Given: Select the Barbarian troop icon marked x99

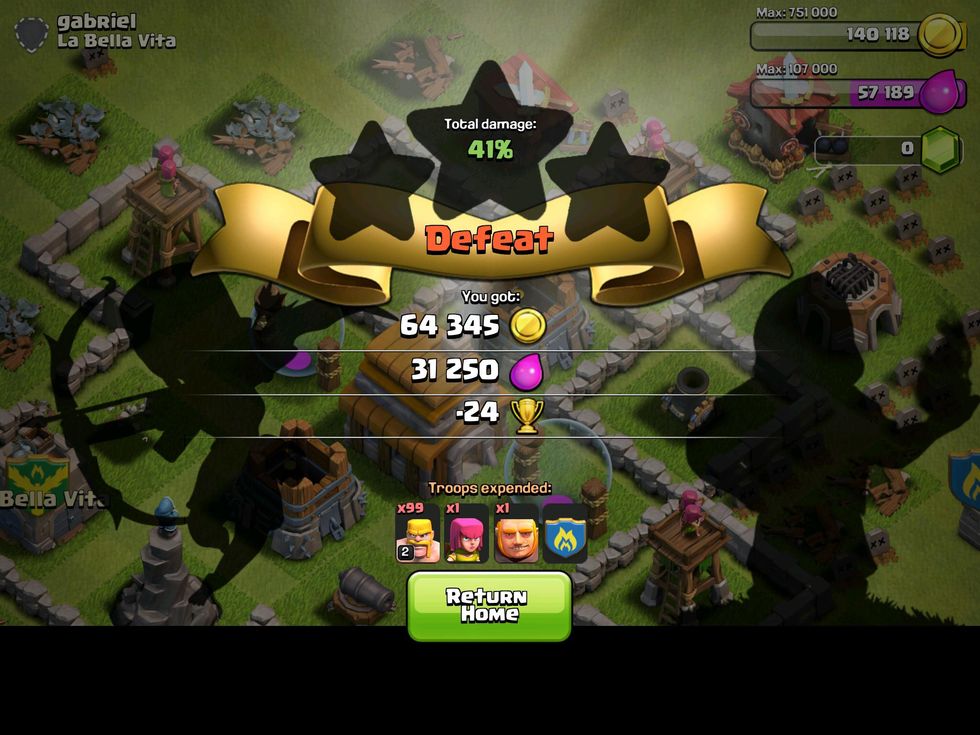Looking at the screenshot, I should pos(417,532).
